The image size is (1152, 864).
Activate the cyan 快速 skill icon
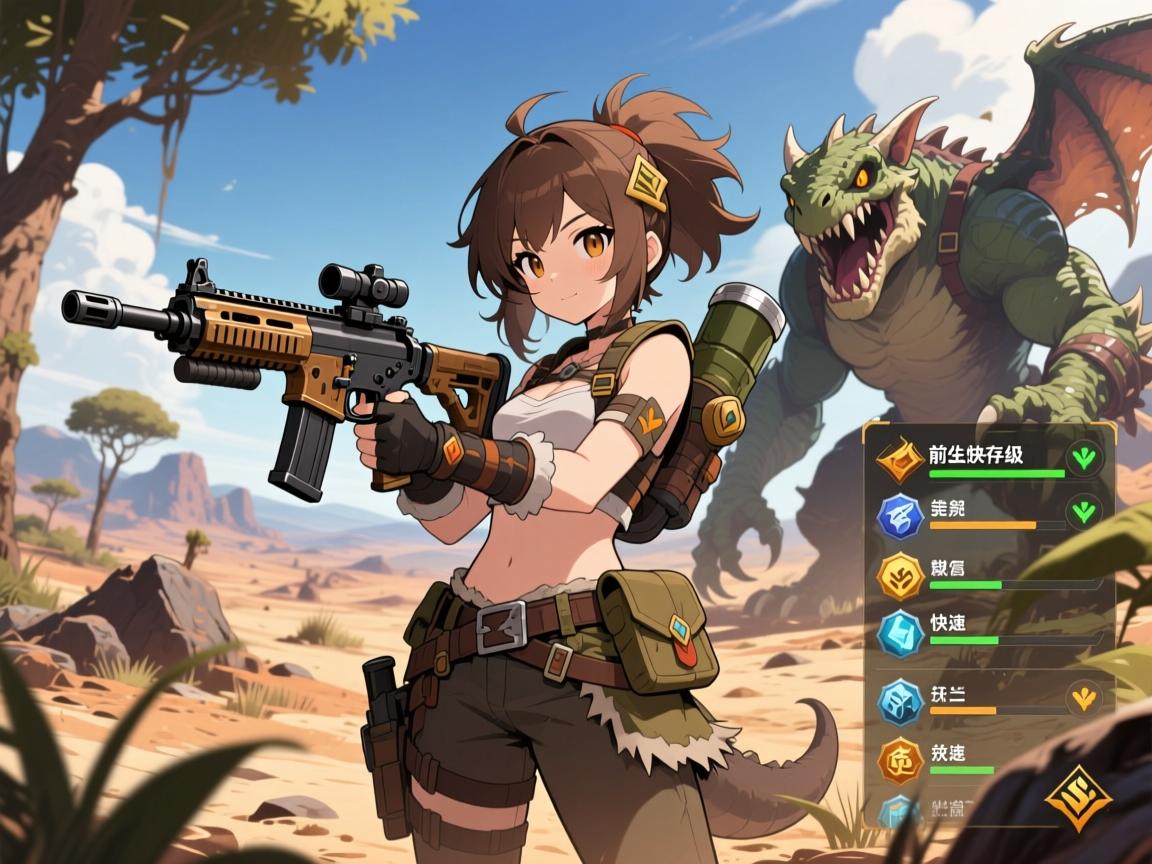(x=898, y=632)
